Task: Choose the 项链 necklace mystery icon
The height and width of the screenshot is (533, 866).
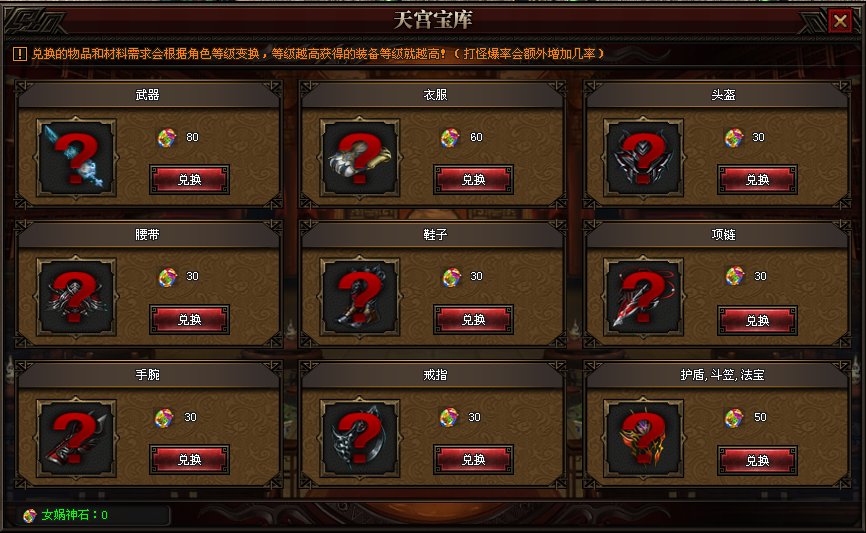Action: coord(644,299)
